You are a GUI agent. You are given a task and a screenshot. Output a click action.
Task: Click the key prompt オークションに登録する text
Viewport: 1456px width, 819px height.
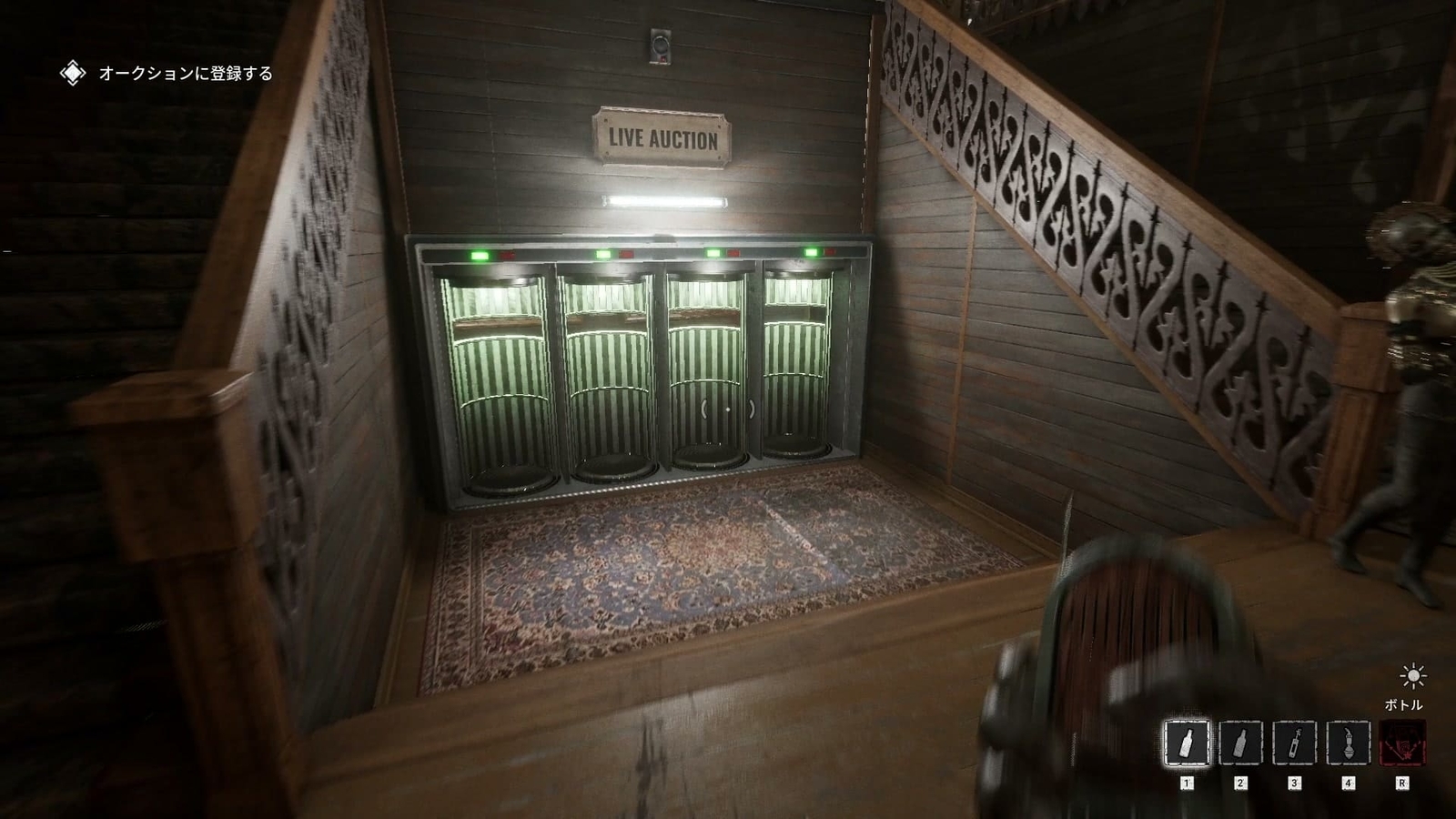[x=183, y=73]
